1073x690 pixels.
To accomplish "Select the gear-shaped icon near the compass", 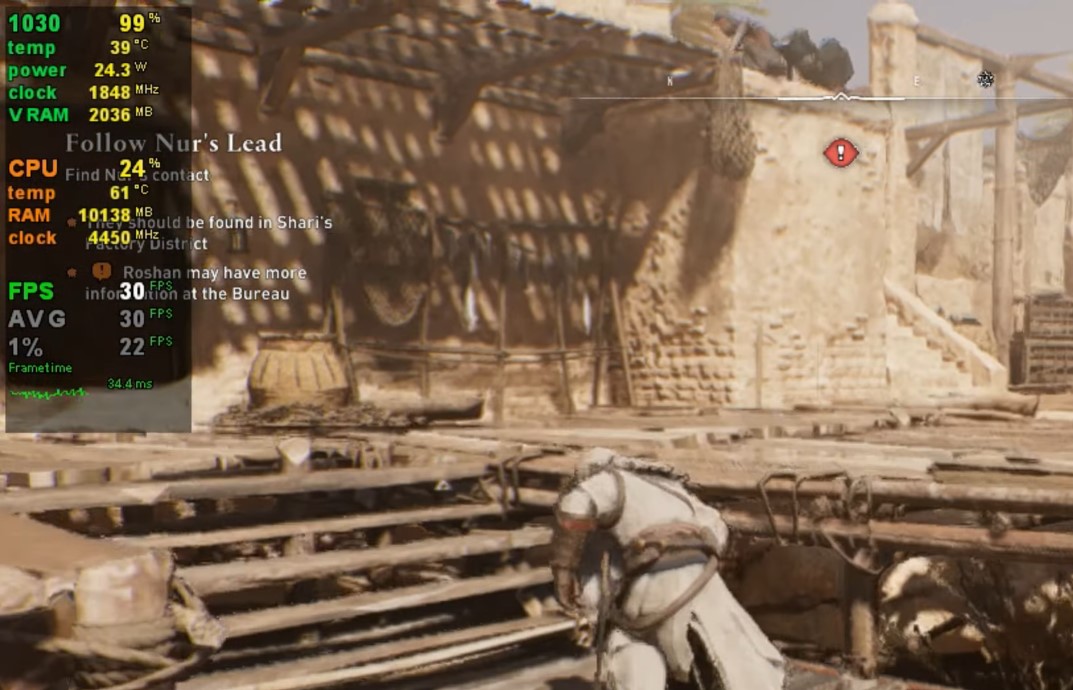I will click(x=986, y=79).
